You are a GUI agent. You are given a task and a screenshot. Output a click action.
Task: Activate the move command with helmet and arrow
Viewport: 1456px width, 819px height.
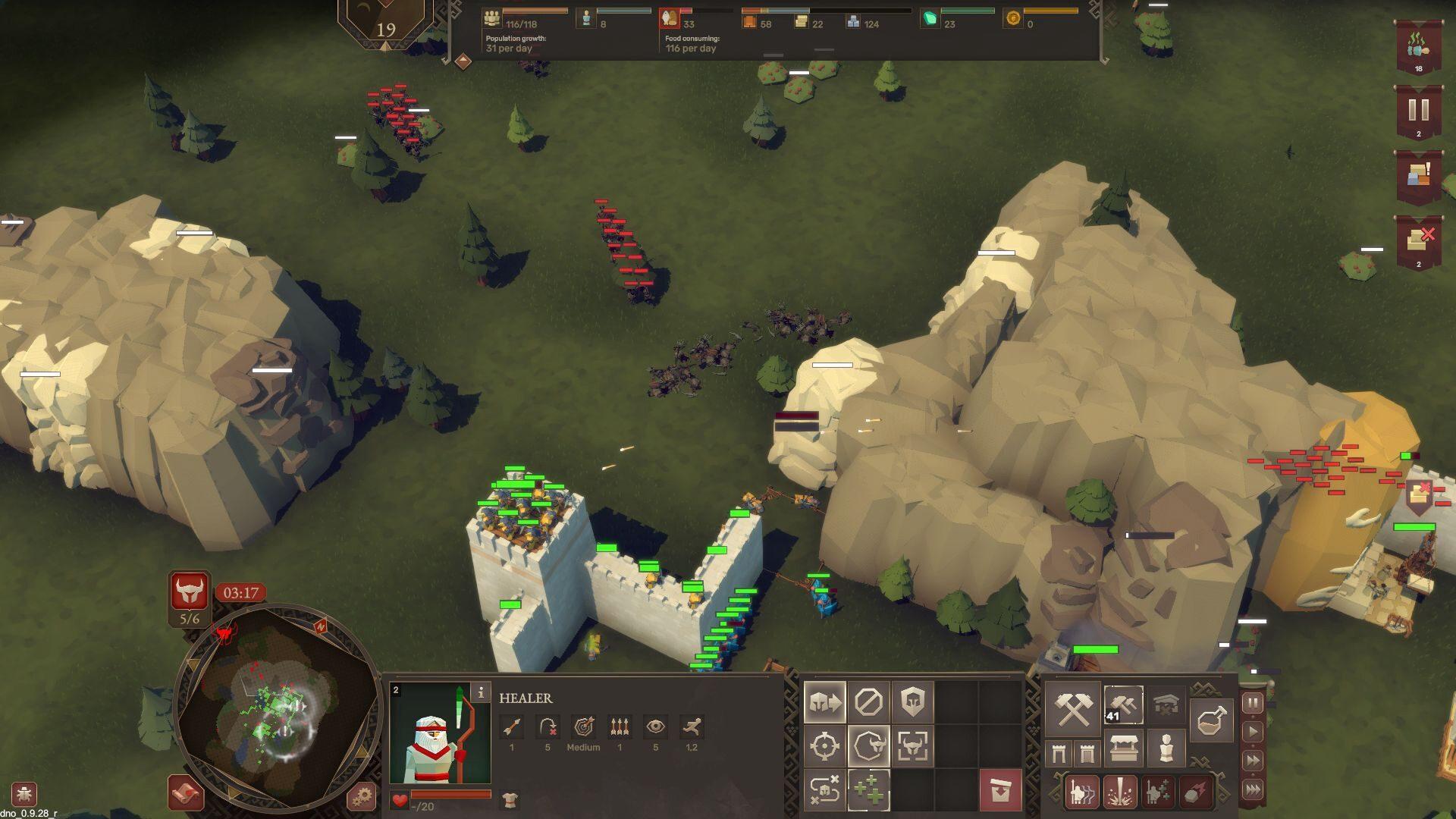824,703
